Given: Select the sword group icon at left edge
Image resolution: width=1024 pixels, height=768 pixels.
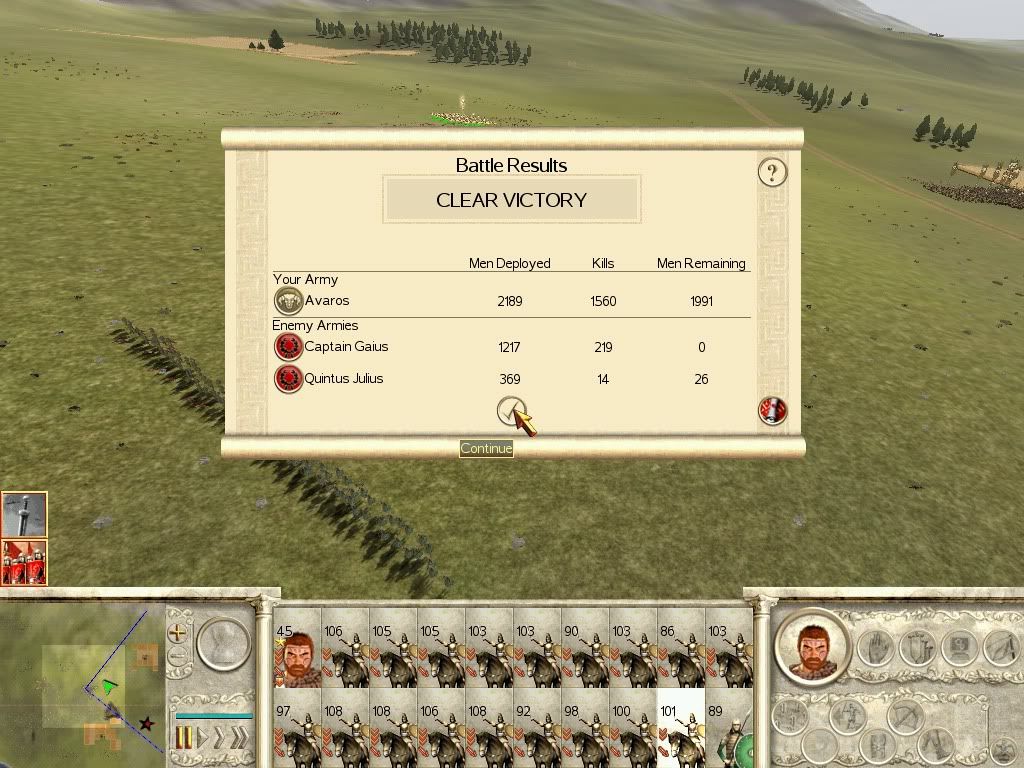Looking at the screenshot, I should (x=24, y=515).
